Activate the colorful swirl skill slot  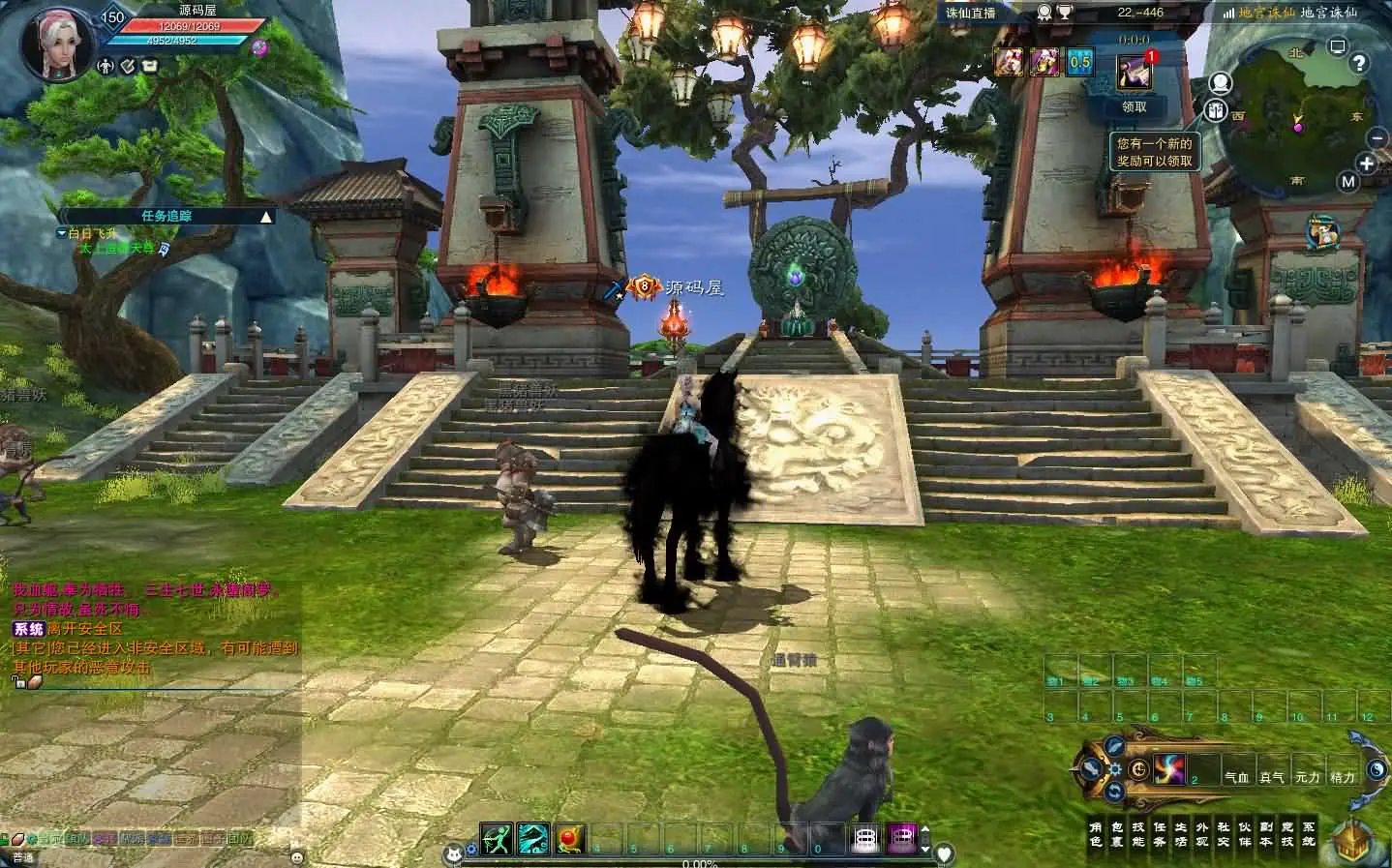(x=1169, y=769)
